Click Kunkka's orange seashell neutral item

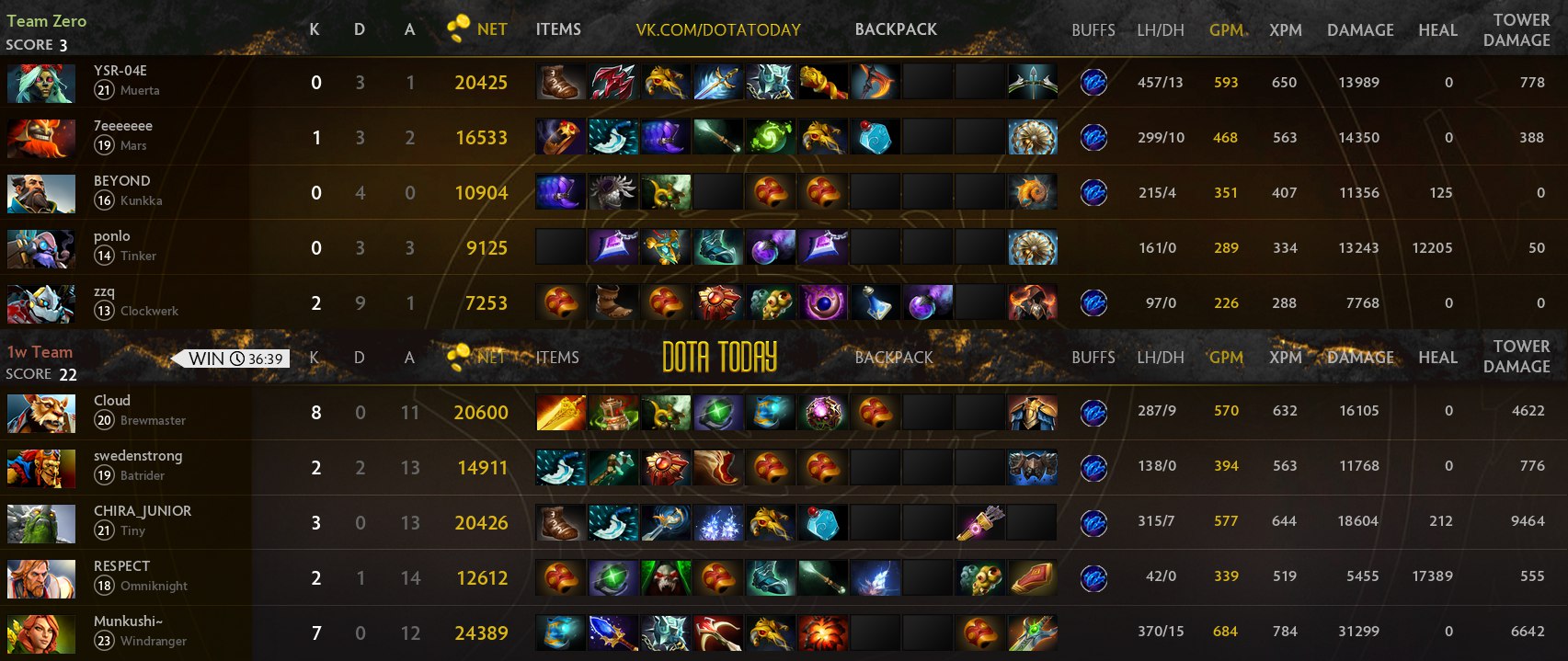(1032, 193)
